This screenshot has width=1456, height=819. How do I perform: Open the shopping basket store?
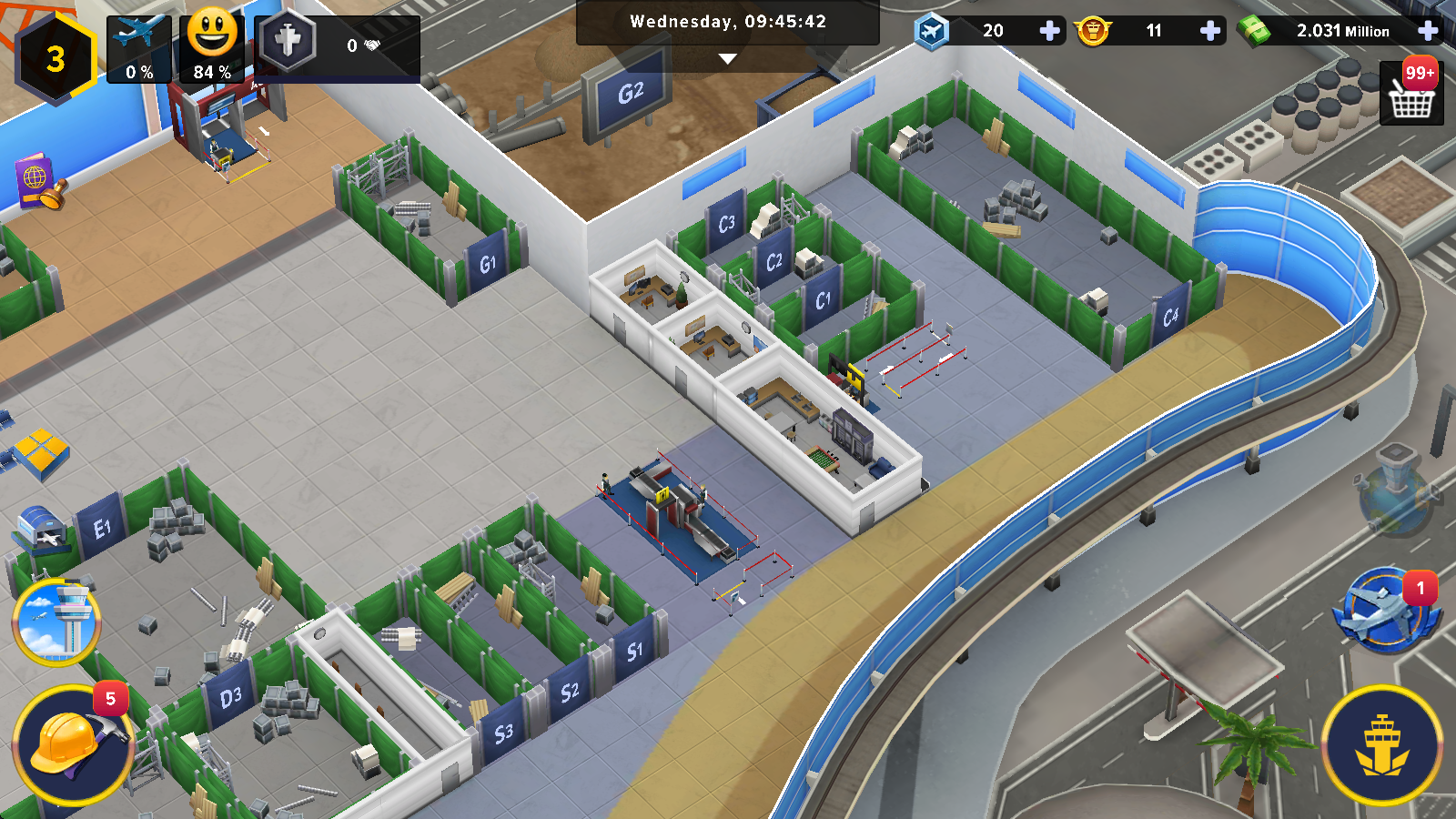(x=1411, y=93)
